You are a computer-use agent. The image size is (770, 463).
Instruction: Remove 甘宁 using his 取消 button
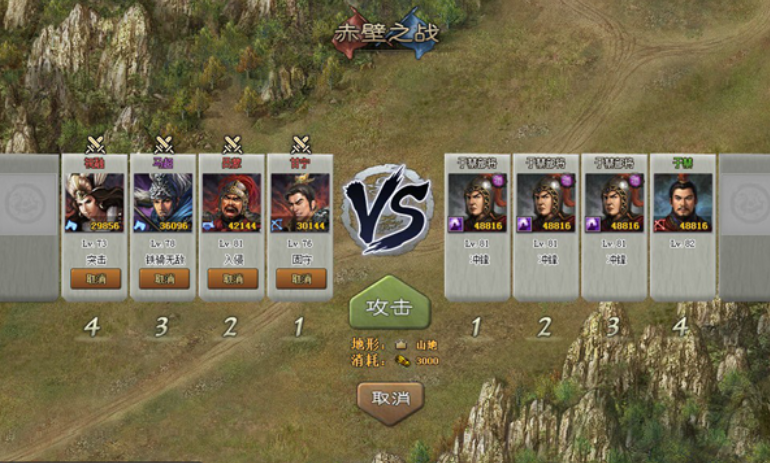(301, 279)
